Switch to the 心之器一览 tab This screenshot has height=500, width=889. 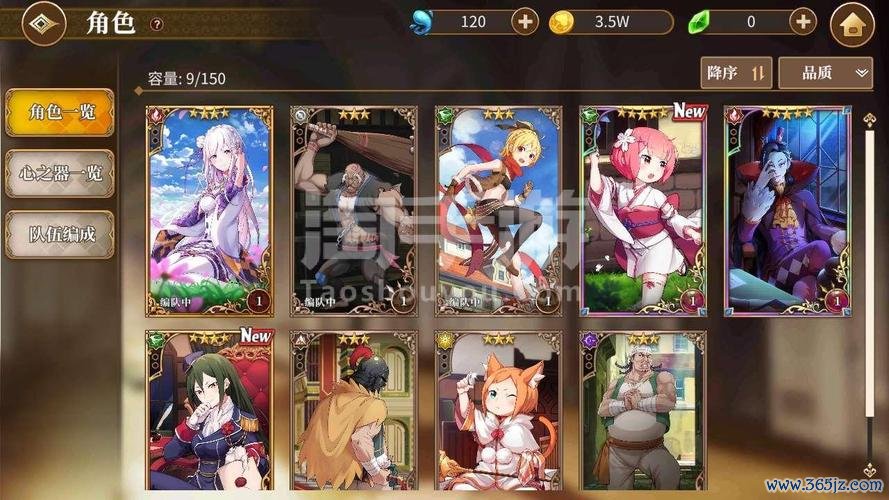click(x=60, y=174)
